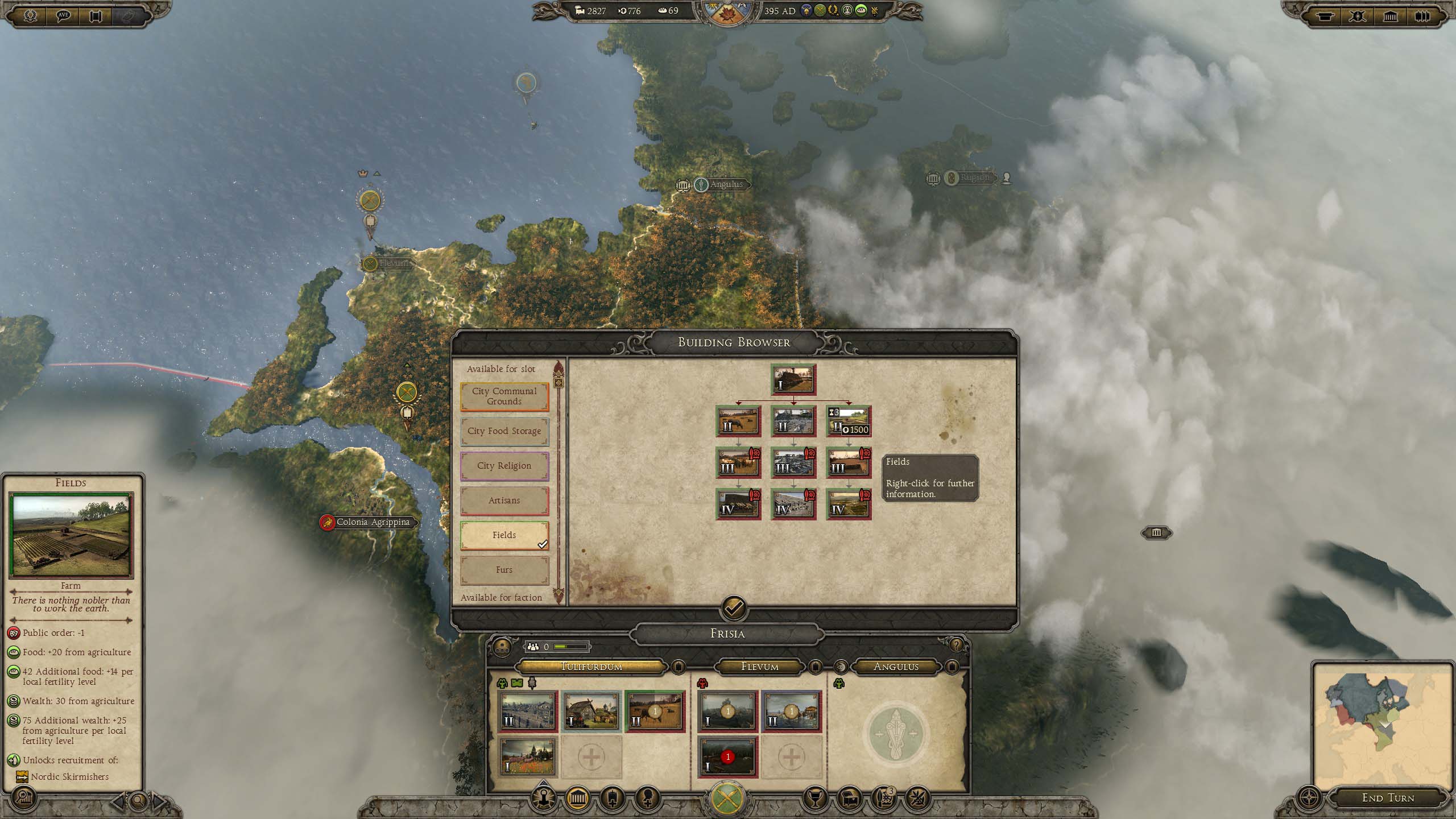This screenshot has width=1456, height=819.
Task: Select the Artisans building category
Action: coord(504,500)
